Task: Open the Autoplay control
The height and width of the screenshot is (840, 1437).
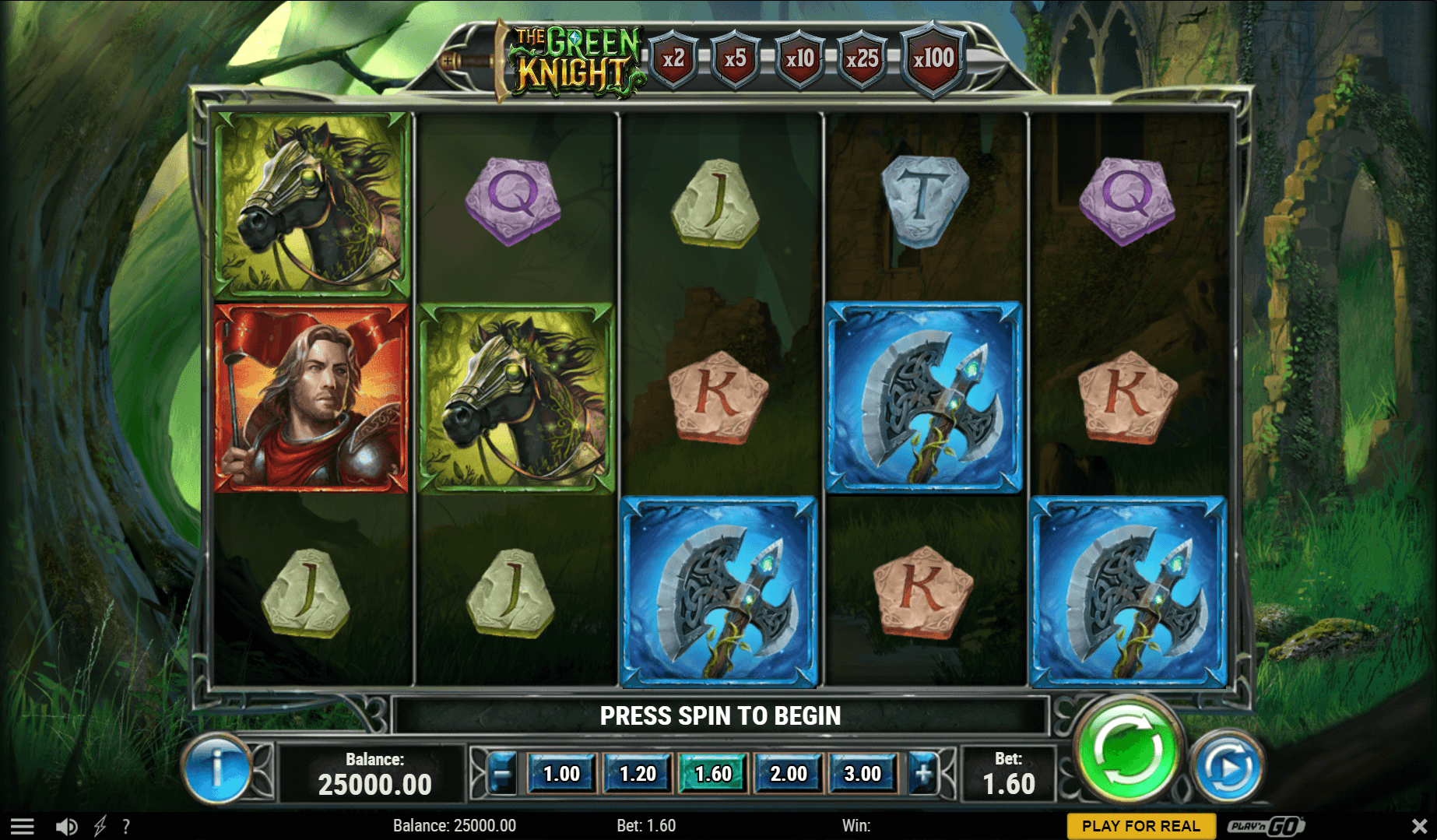Action: (x=1228, y=765)
